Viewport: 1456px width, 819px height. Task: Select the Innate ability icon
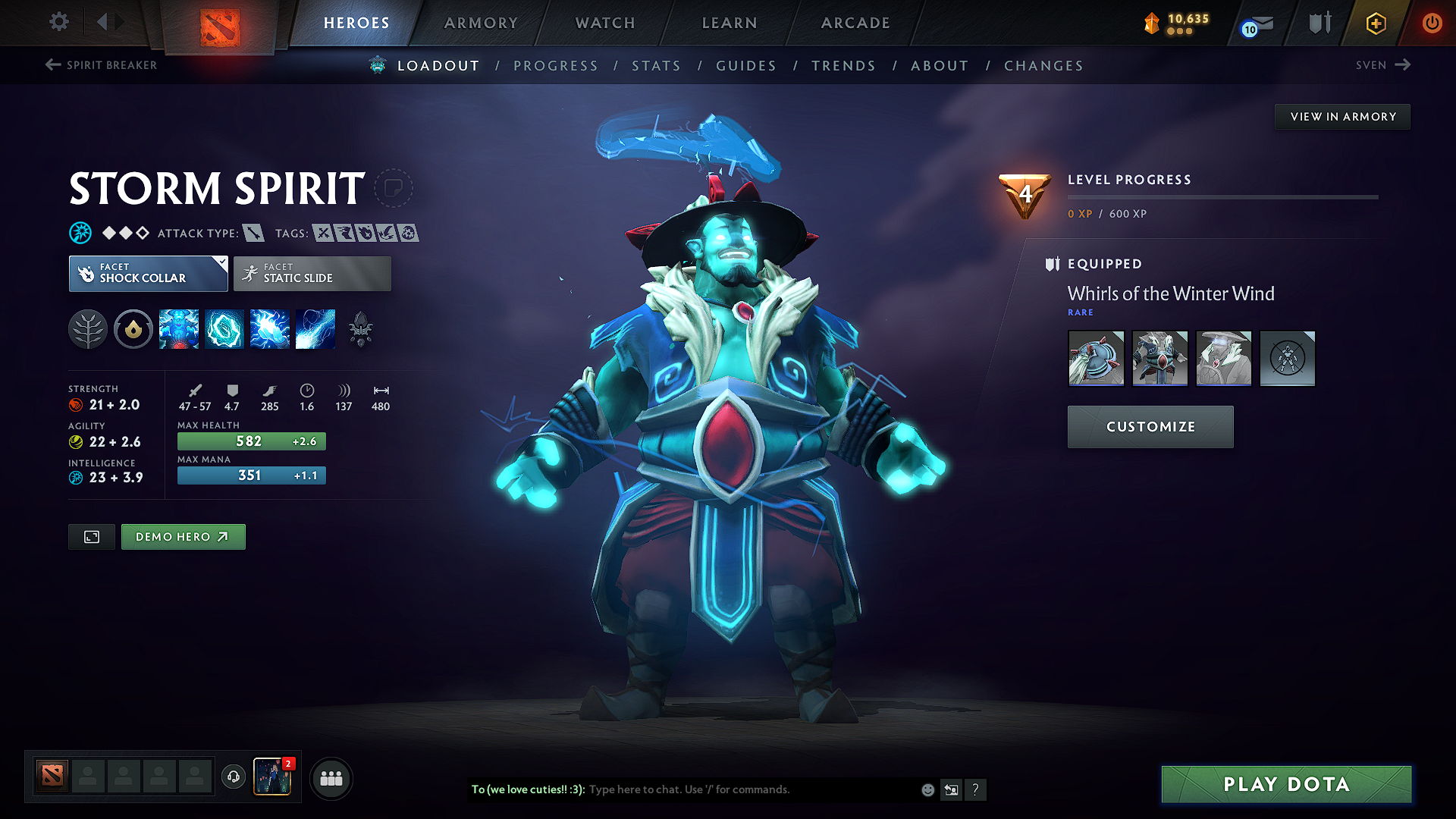(133, 329)
